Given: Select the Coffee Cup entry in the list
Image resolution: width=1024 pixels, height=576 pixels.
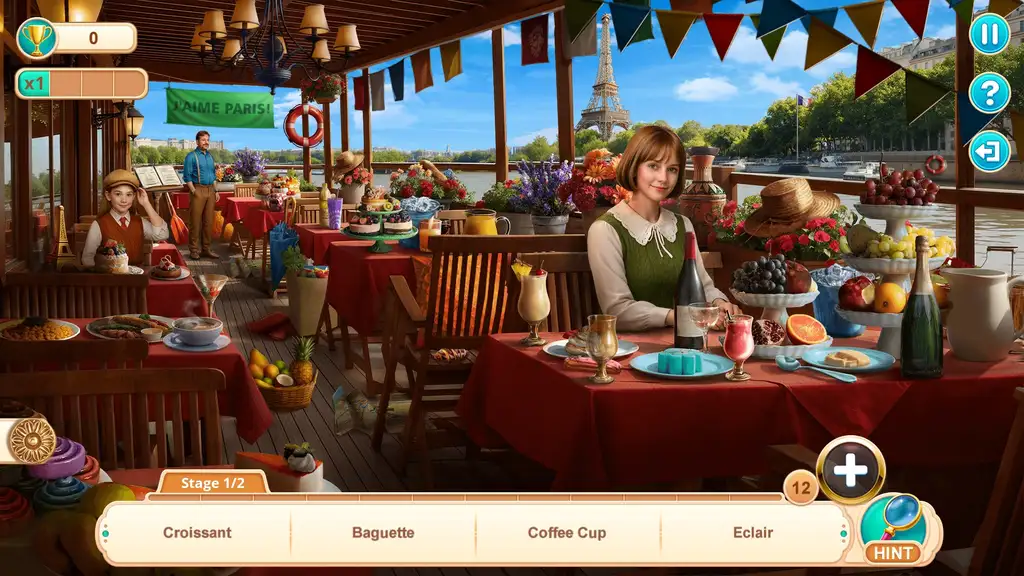Looking at the screenshot, I should coord(567,533).
